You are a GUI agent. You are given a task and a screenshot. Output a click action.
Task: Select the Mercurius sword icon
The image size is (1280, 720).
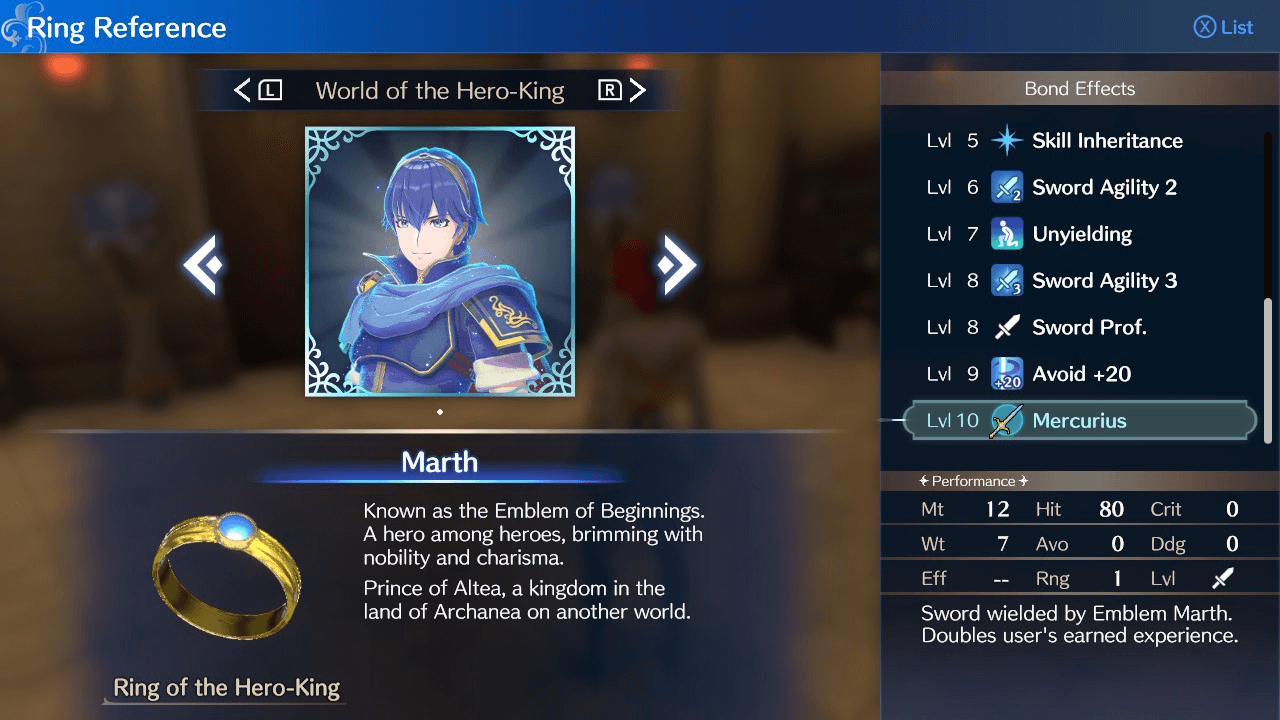click(1008, 420)
